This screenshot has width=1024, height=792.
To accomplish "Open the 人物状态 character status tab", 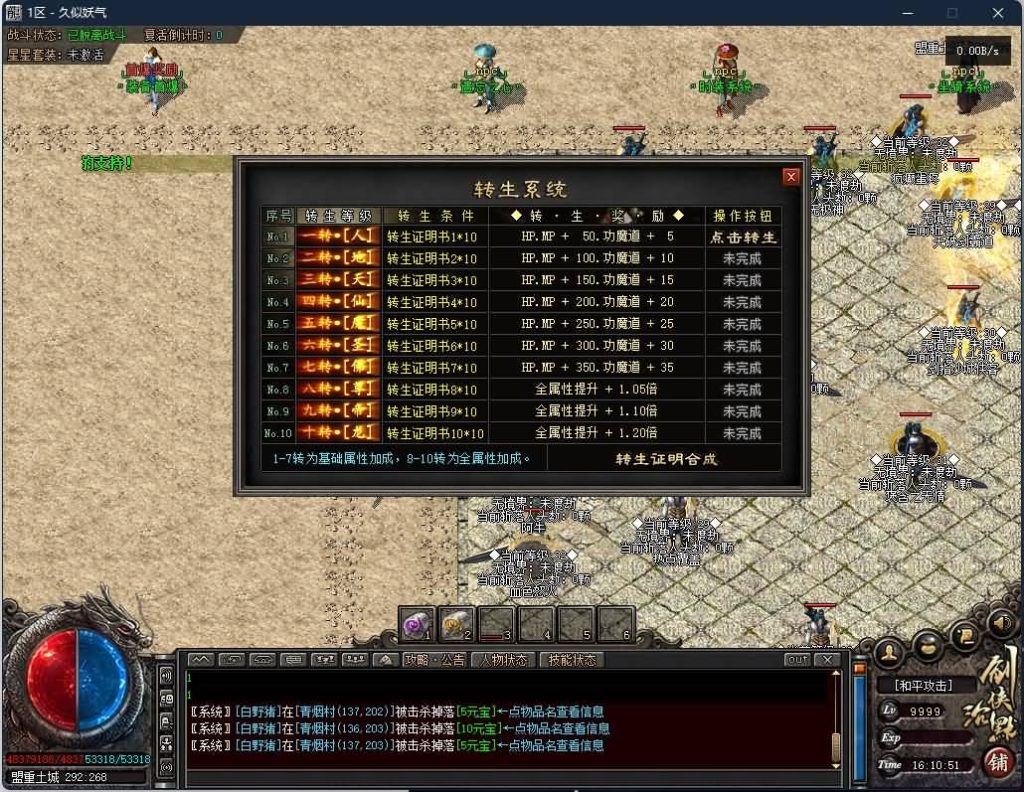I will pos(502,660).
